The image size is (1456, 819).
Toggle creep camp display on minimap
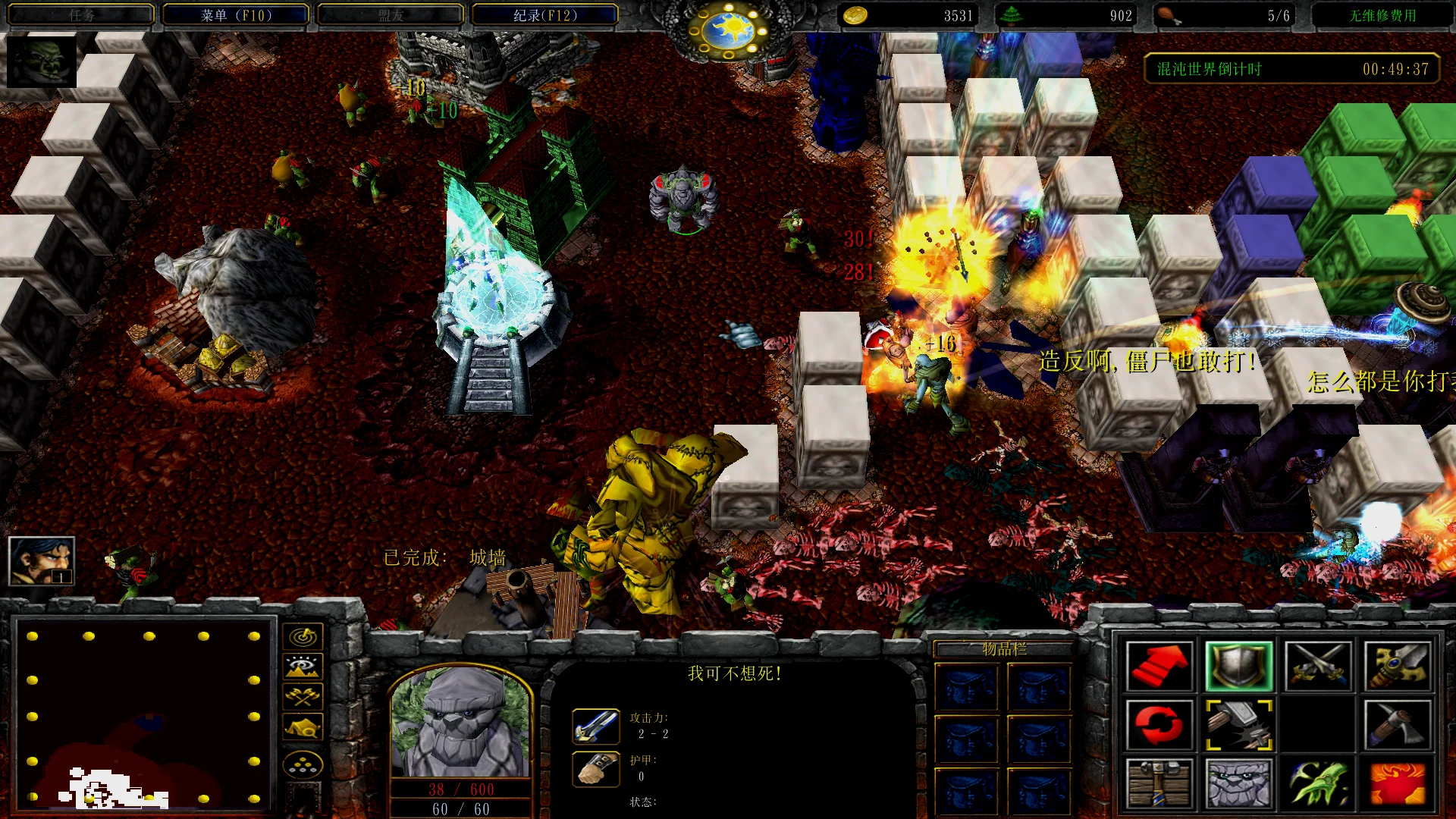pos(303,728)
